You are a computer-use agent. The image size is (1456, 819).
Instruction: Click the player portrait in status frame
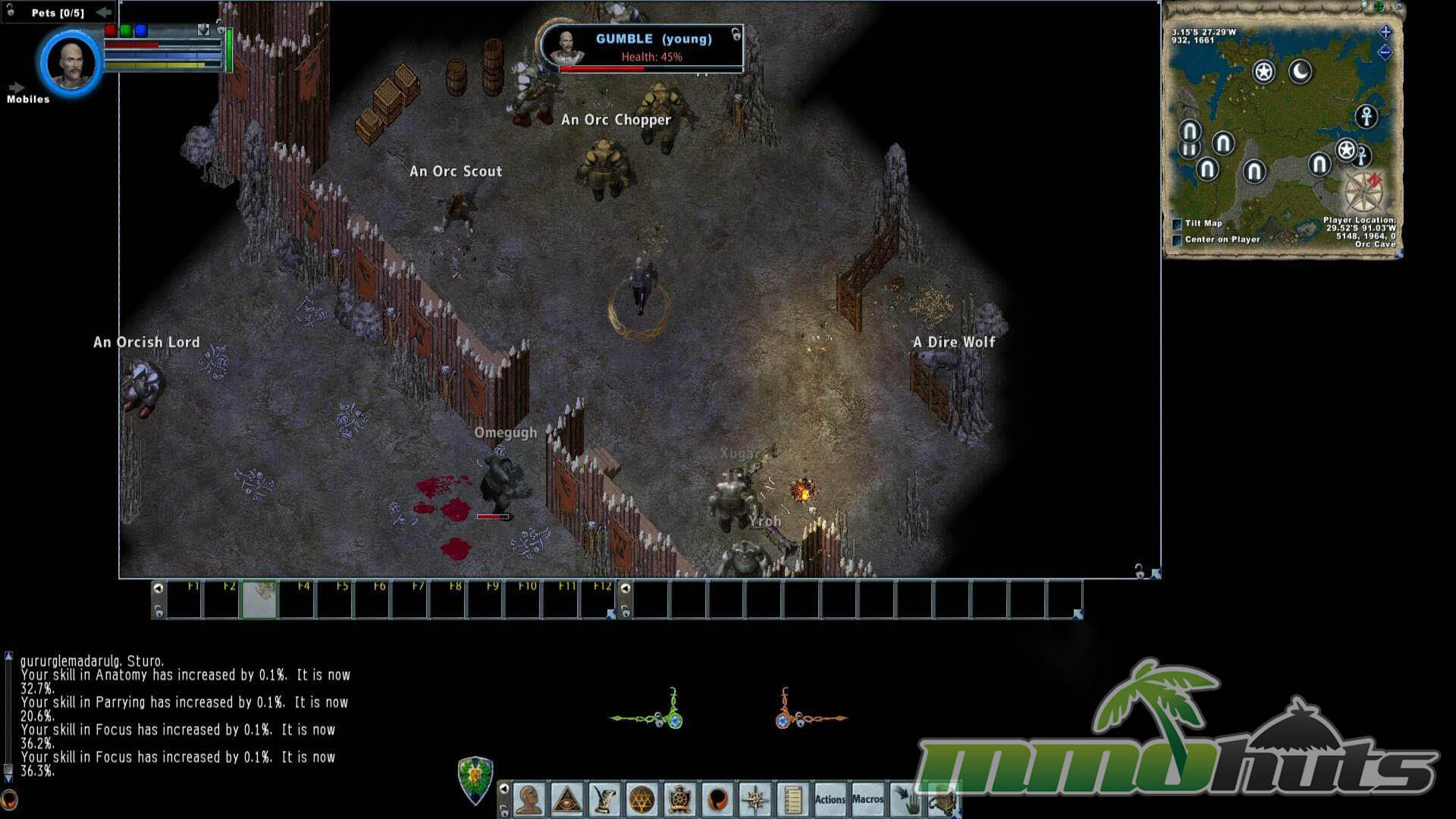[x=71, y=63]
